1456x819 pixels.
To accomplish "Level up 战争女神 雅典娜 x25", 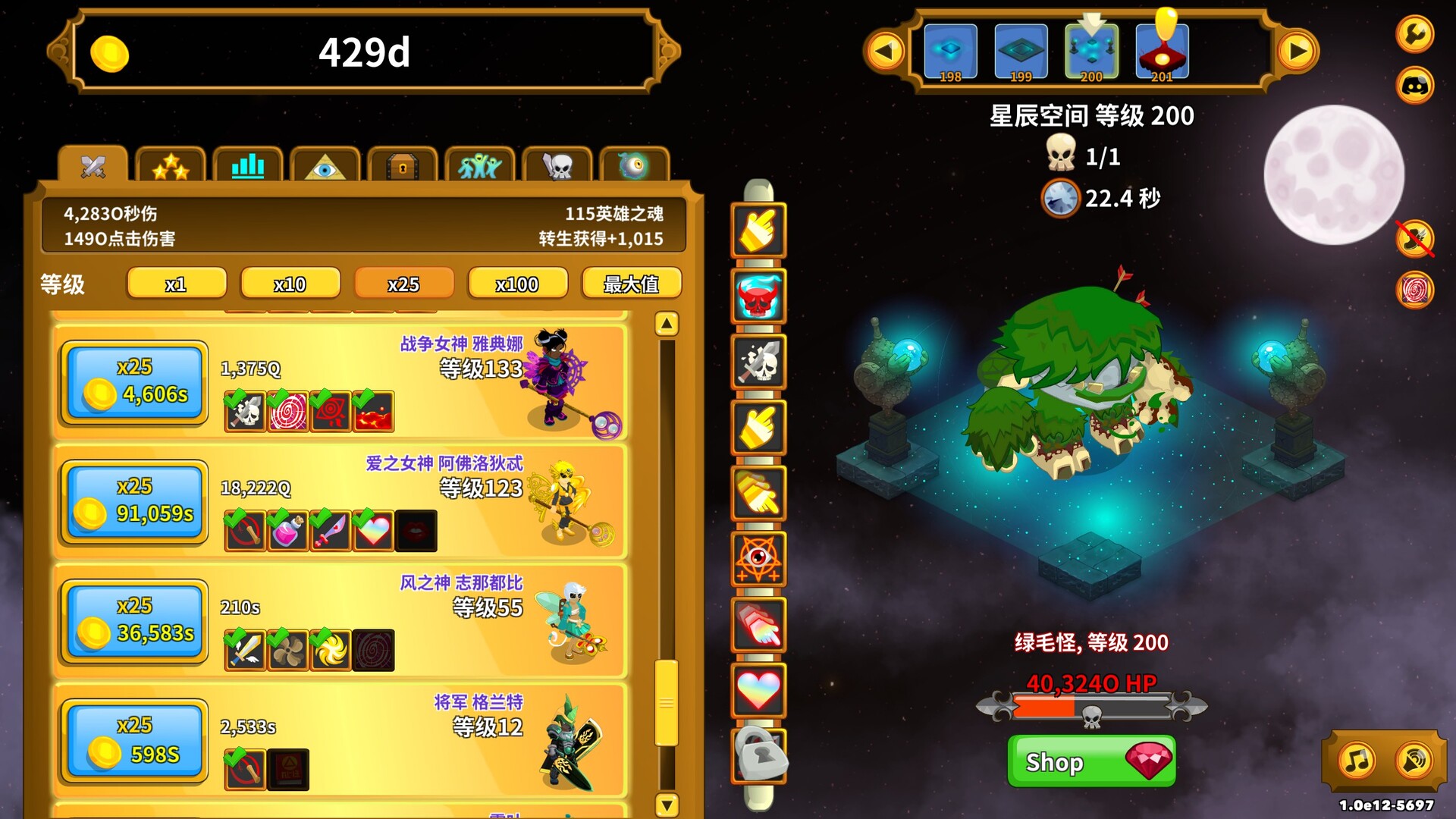I will (x=135, y=382).
